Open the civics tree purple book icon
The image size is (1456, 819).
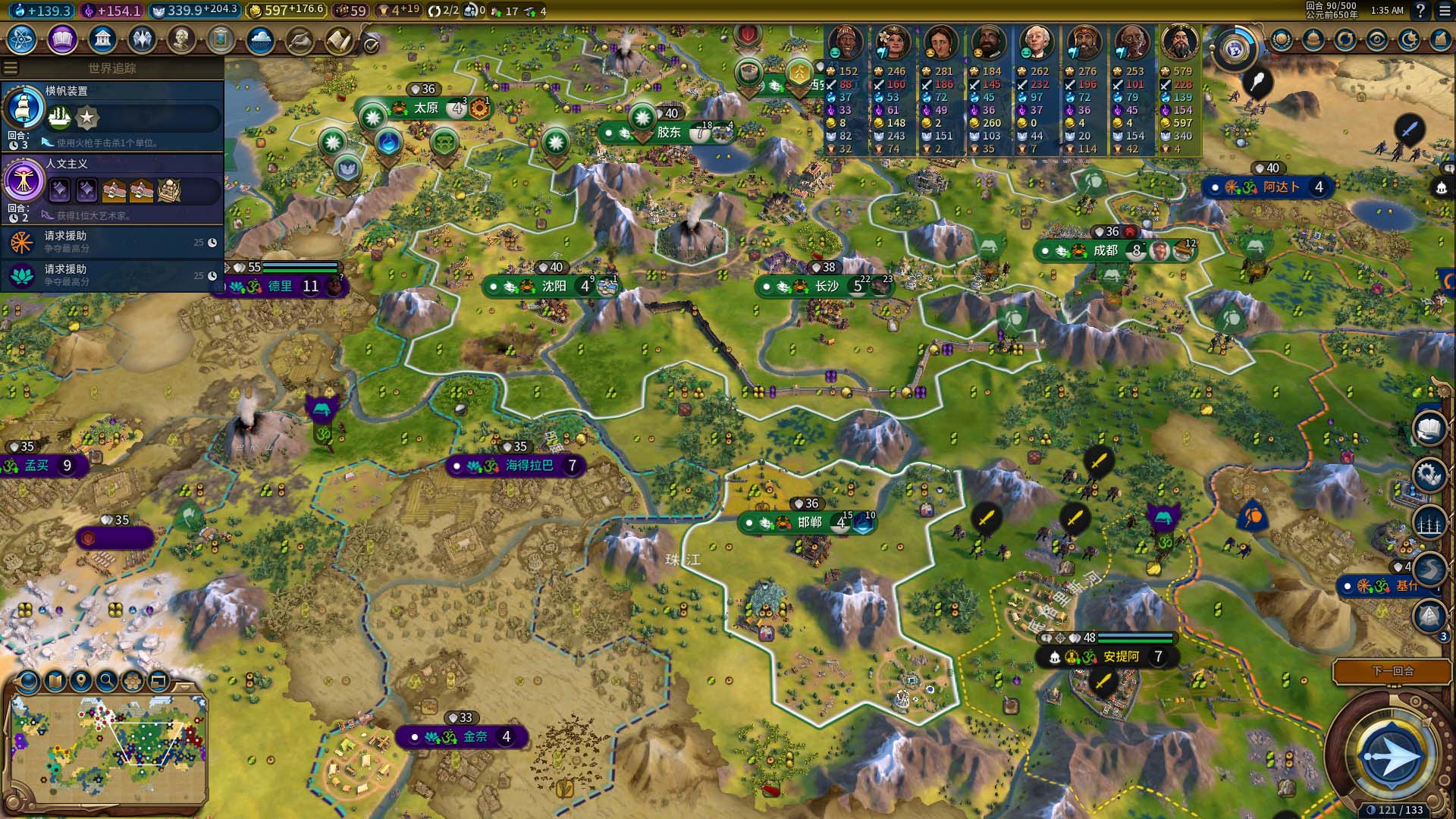click(x=62, y=39)
